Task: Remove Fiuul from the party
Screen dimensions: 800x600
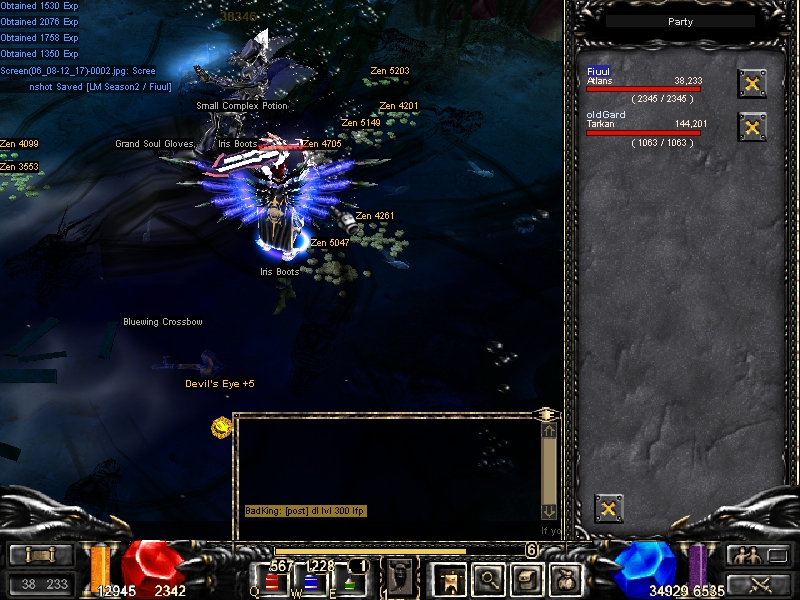Action: (x=752, y=84)
